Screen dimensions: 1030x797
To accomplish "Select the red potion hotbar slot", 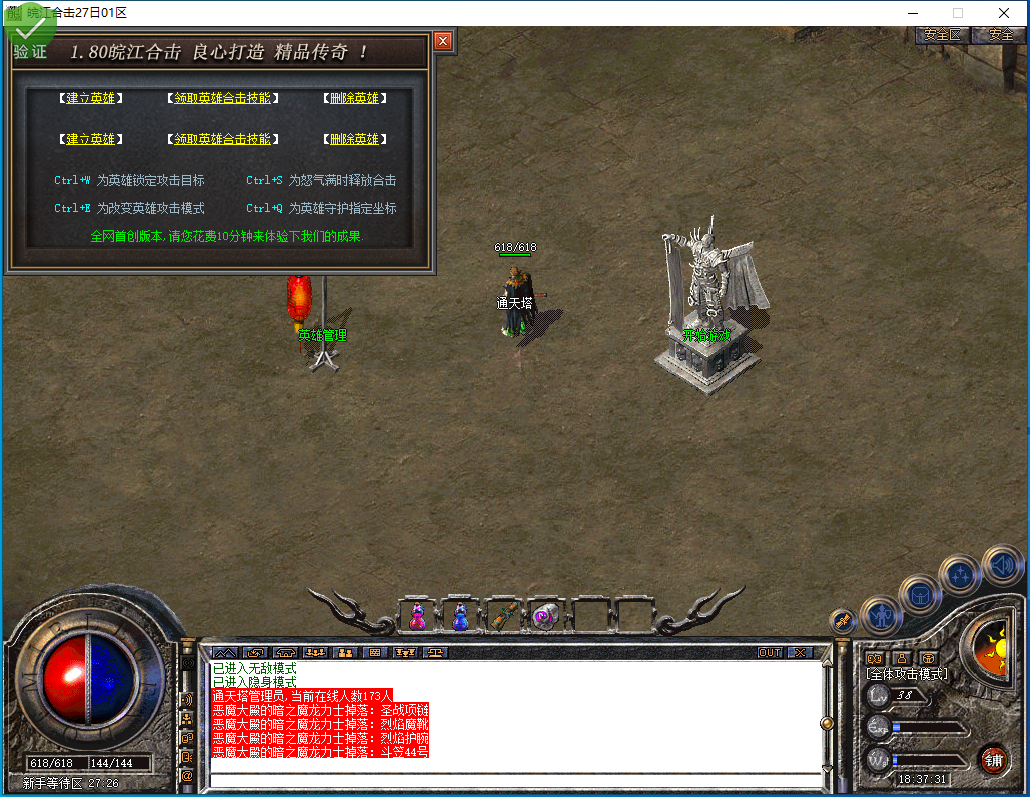I will [x=418, y=616].
